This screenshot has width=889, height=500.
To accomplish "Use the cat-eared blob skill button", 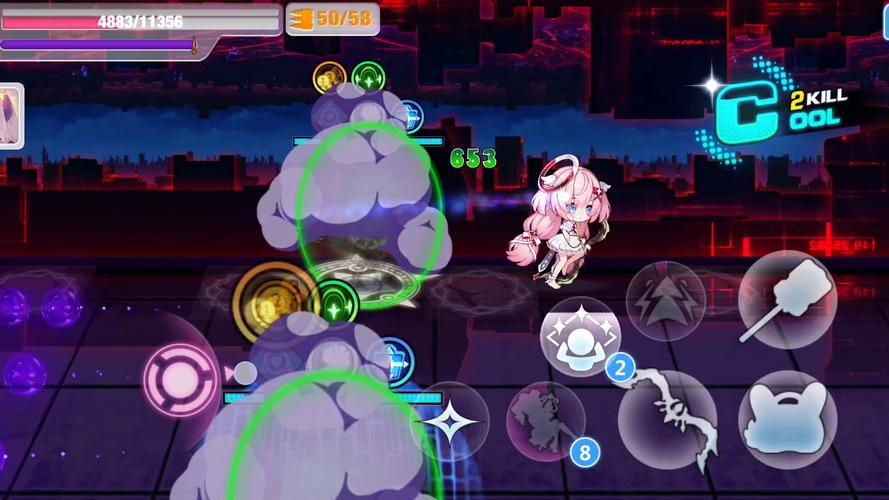I will pyautogui.click(x=787, y=420).
